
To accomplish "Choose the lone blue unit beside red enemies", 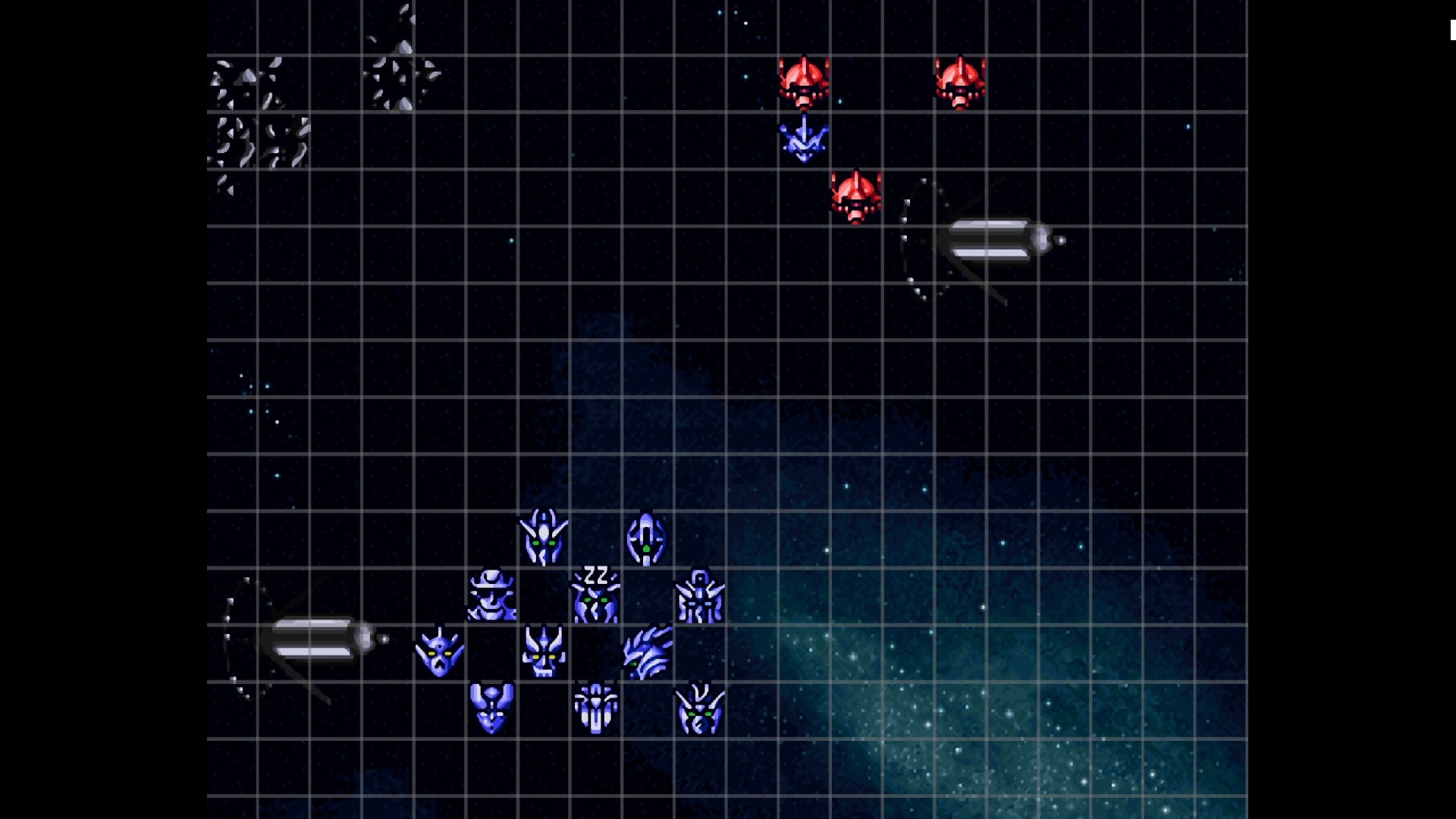I will click(804, 140).
